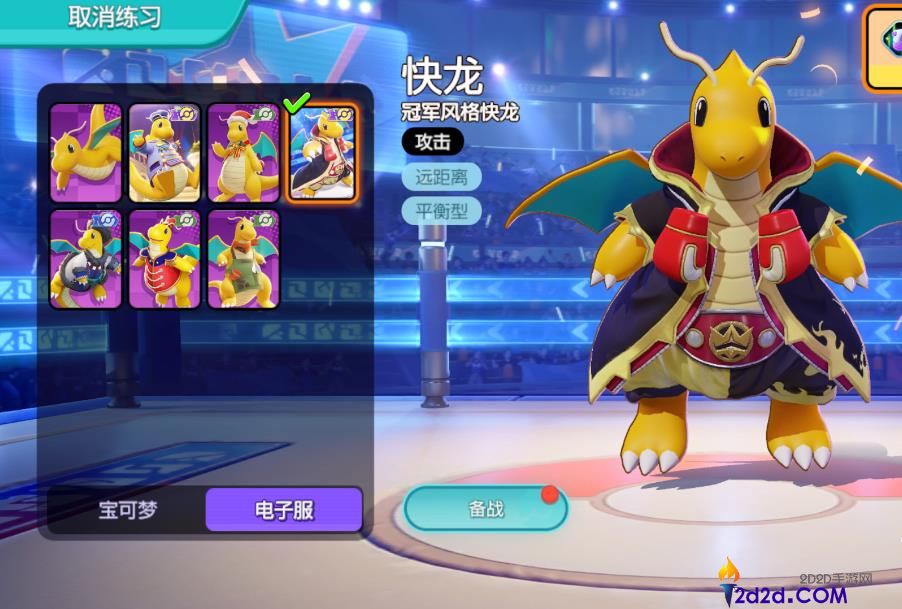The image size is (902, 609).
Task: Choose the Dragonite skin with the dark hoodie
Action: pos(85,258)
